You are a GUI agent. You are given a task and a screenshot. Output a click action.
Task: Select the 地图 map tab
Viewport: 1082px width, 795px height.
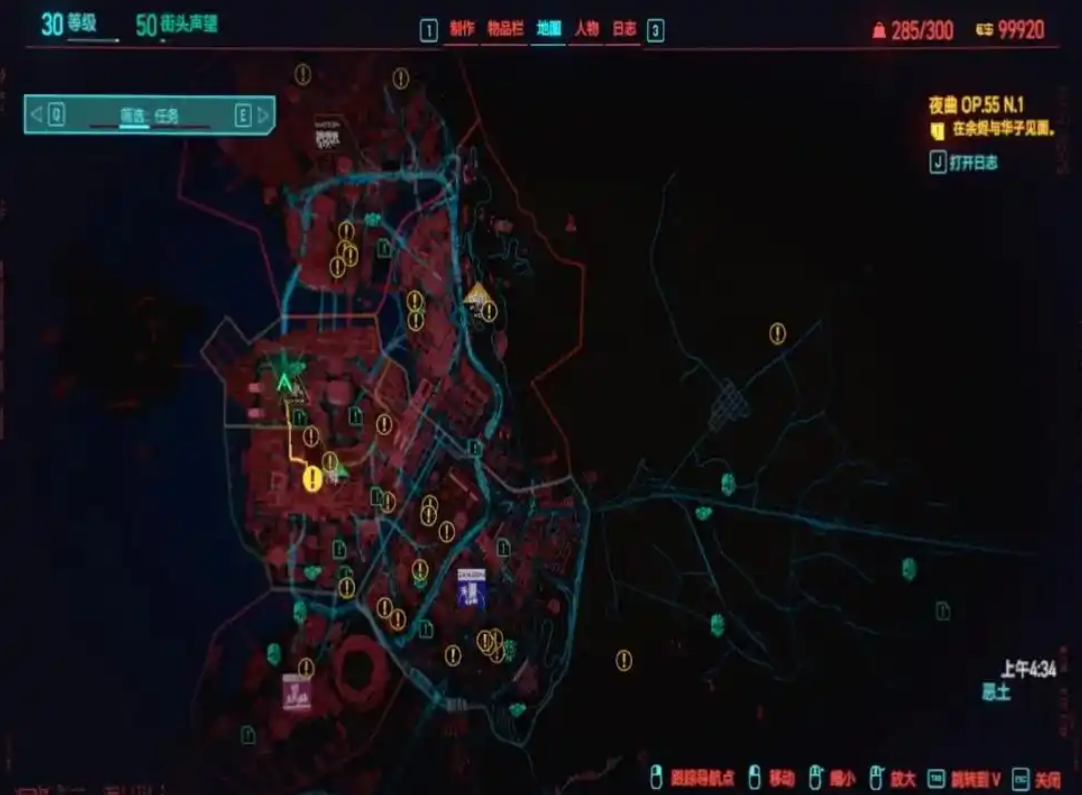[547, 29]
